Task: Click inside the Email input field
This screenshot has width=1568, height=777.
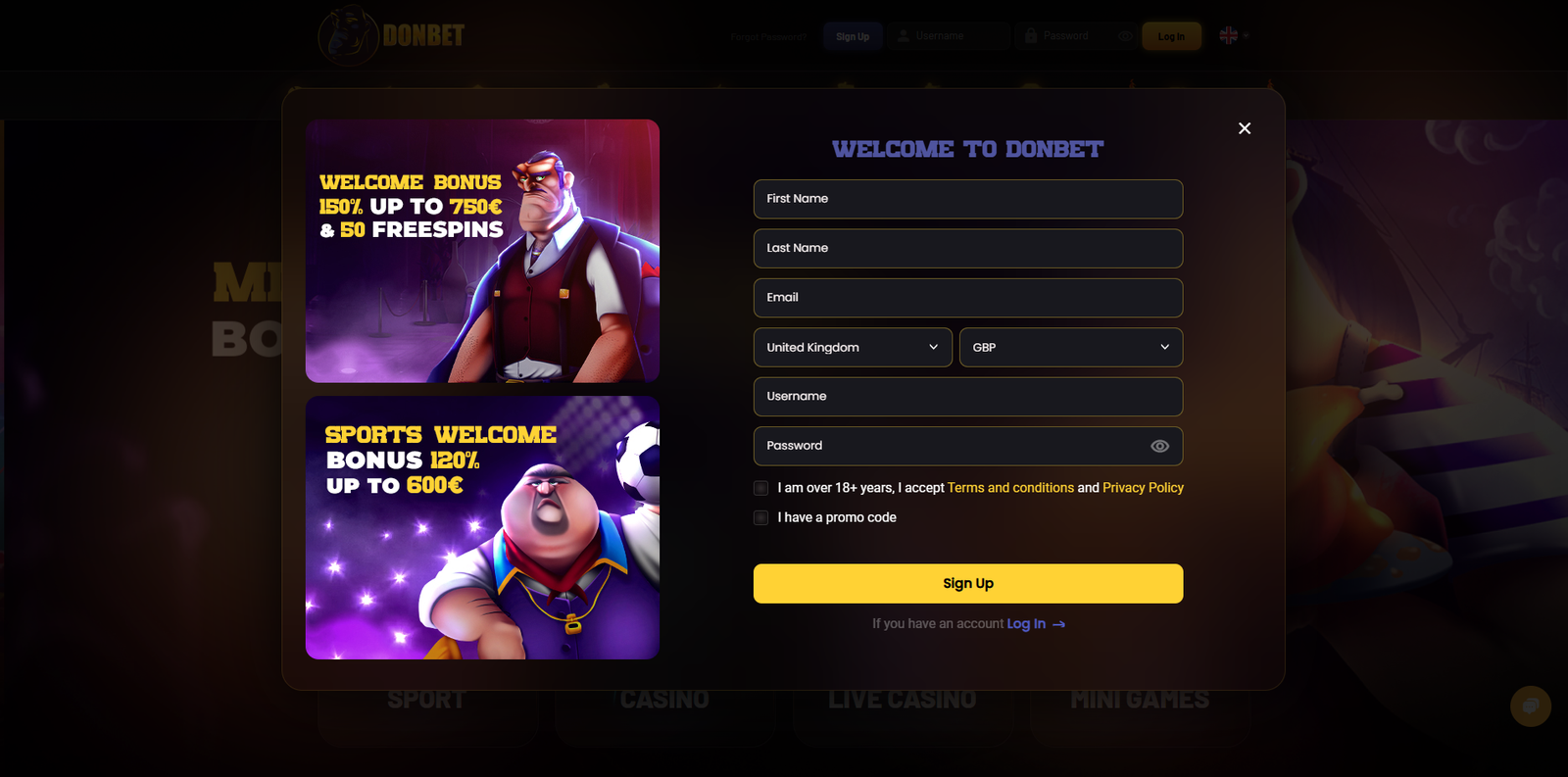Action: [x=967, y=298]
